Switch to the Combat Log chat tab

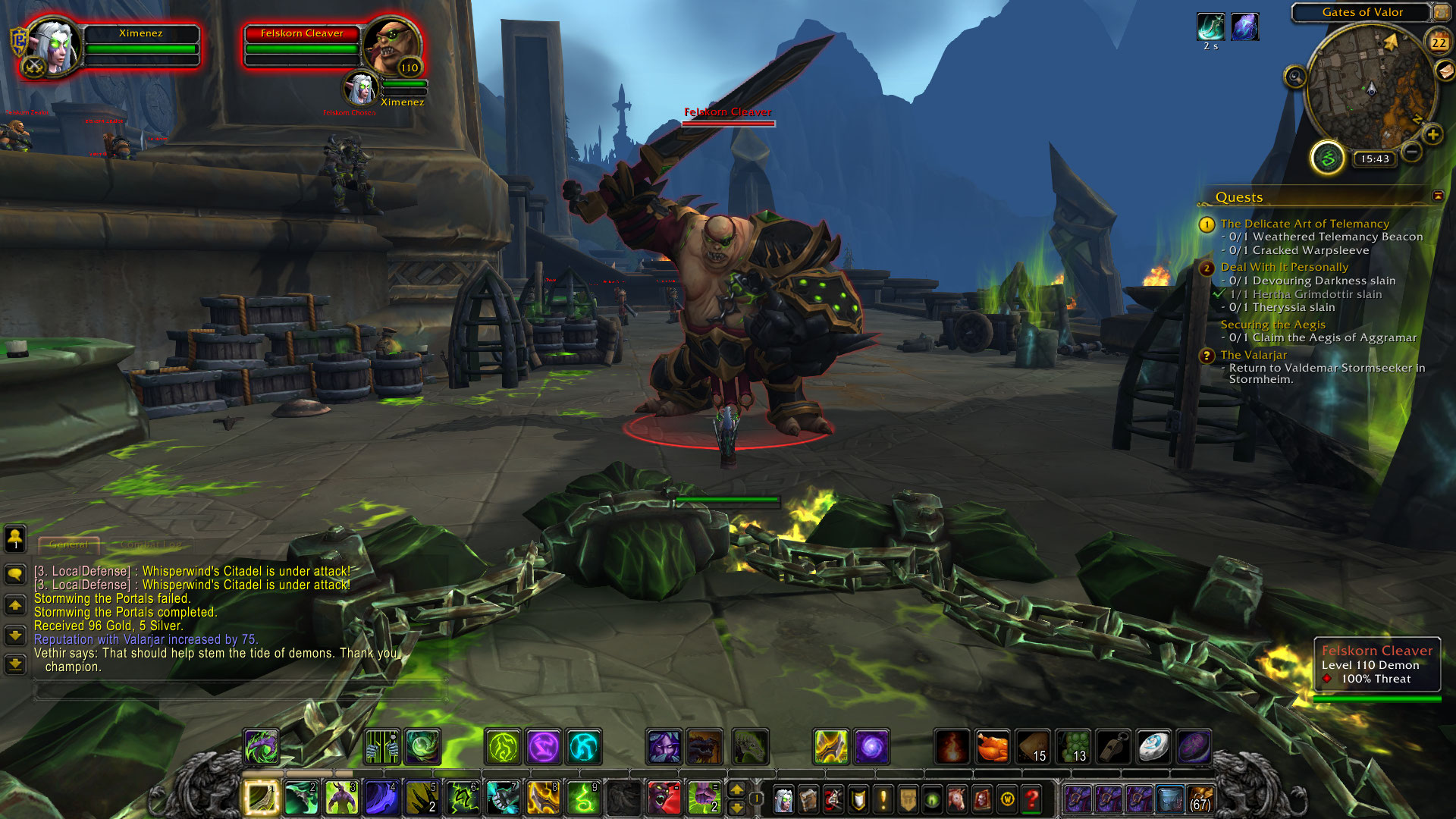[150, 544]
